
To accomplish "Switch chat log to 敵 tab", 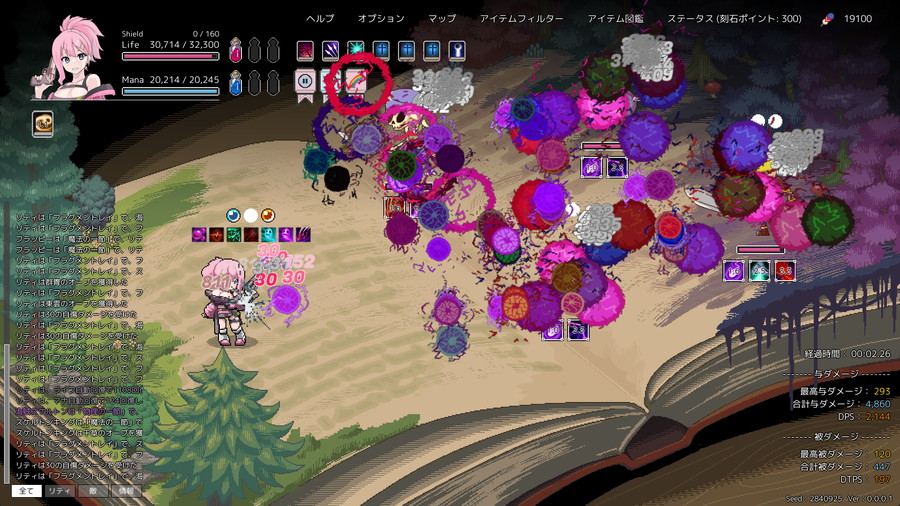I will point(92,491).
